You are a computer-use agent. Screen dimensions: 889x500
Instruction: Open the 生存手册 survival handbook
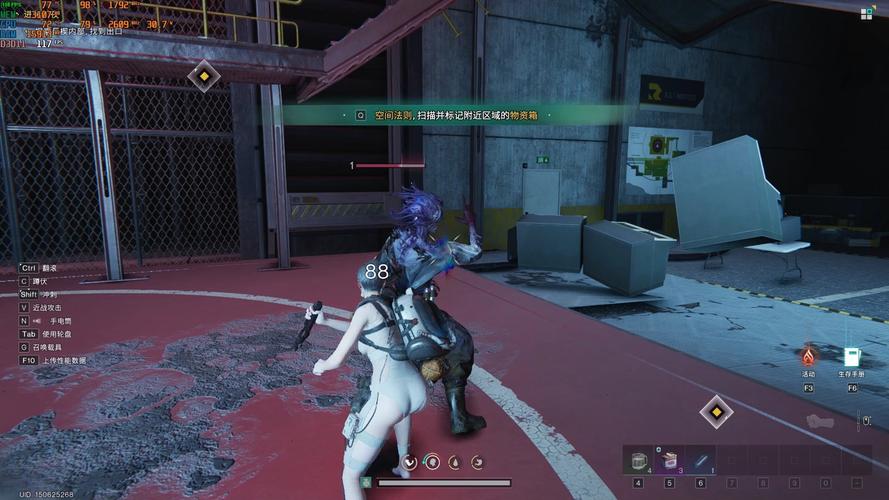852,356
